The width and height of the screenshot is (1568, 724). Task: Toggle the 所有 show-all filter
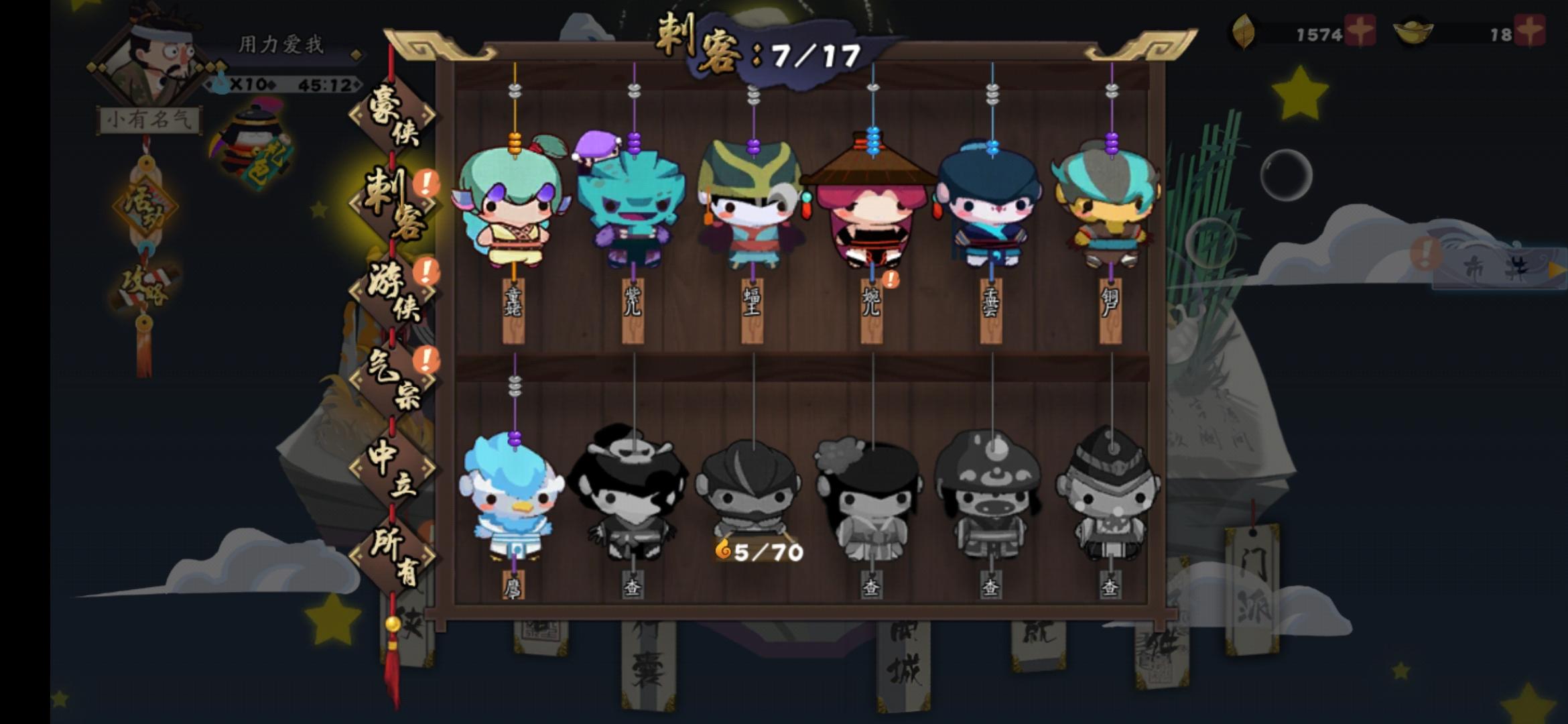tap(394, 556)
